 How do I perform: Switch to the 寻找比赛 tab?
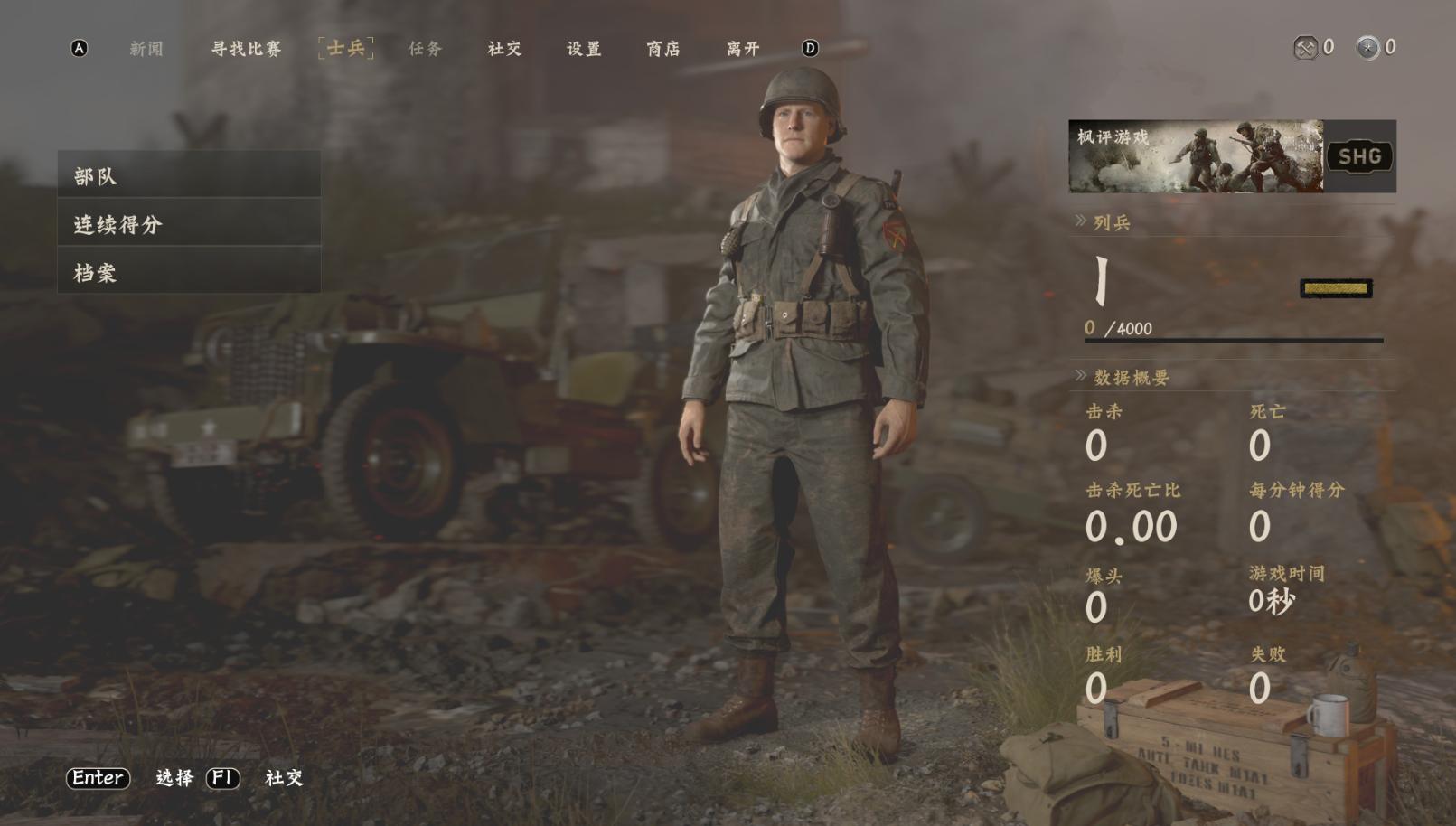click(246, 49)
